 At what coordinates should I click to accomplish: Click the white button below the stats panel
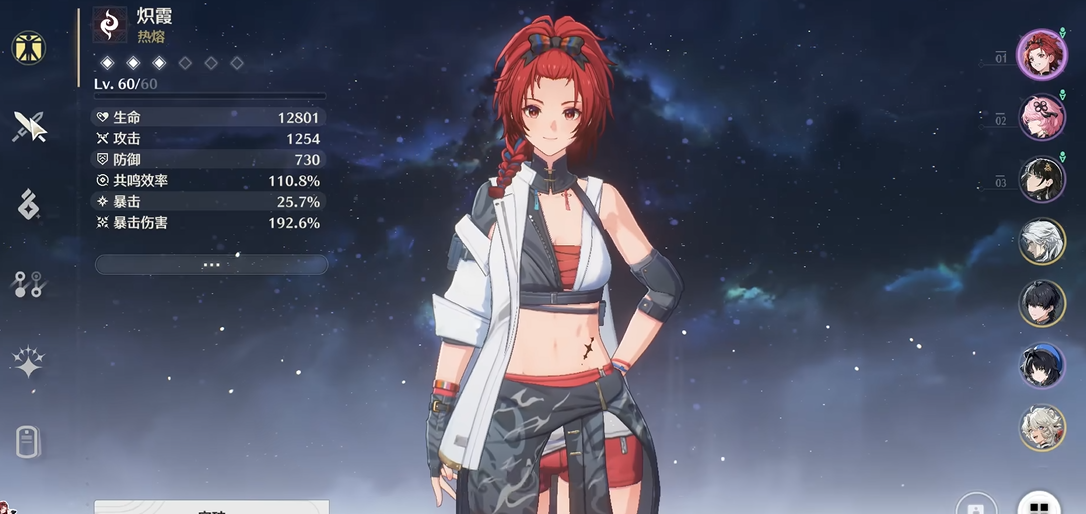click(211, 507)
